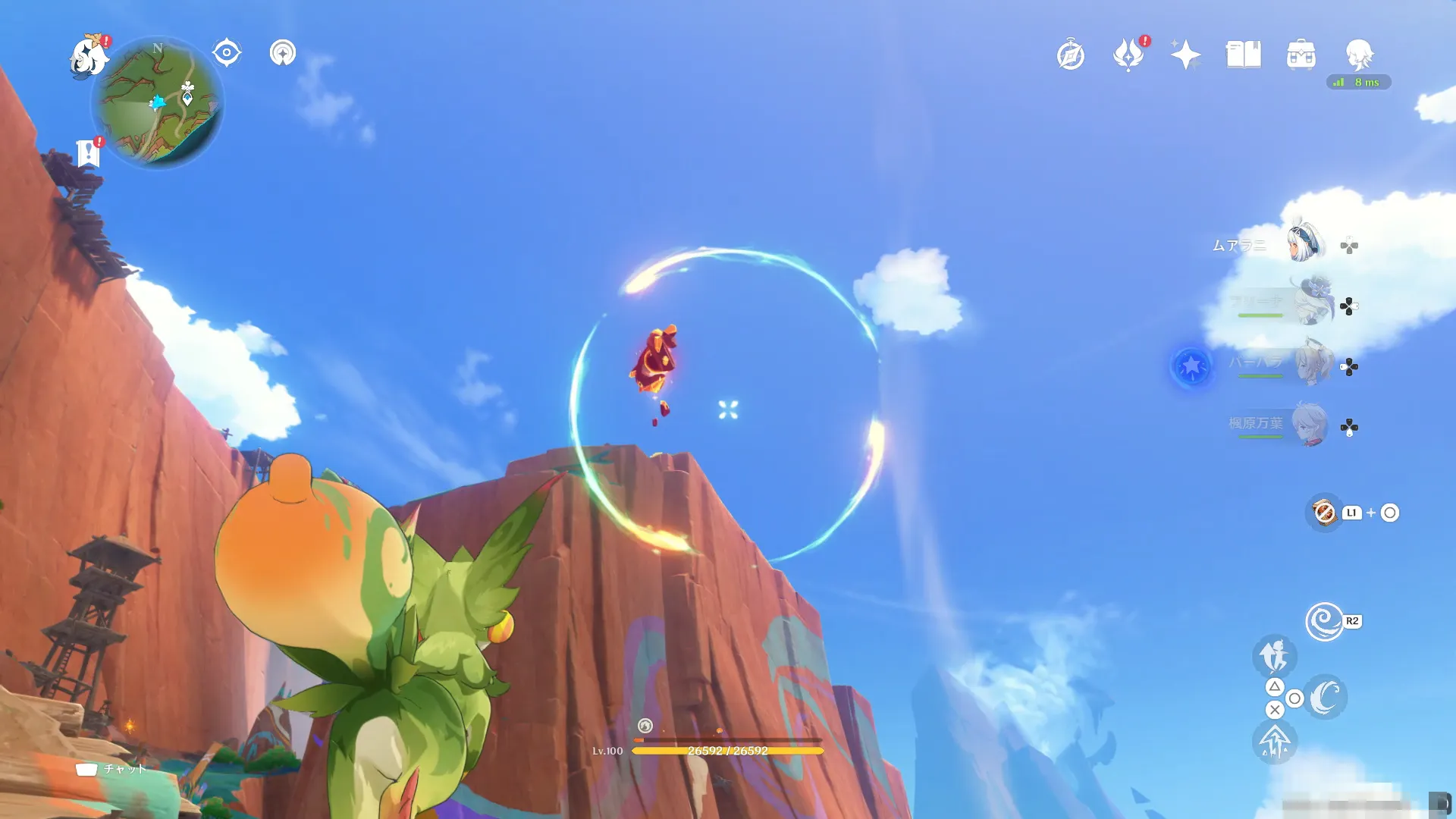Click the signal icon right of the eye icon
Screen dimensions: 1456x819
[283, 53]
